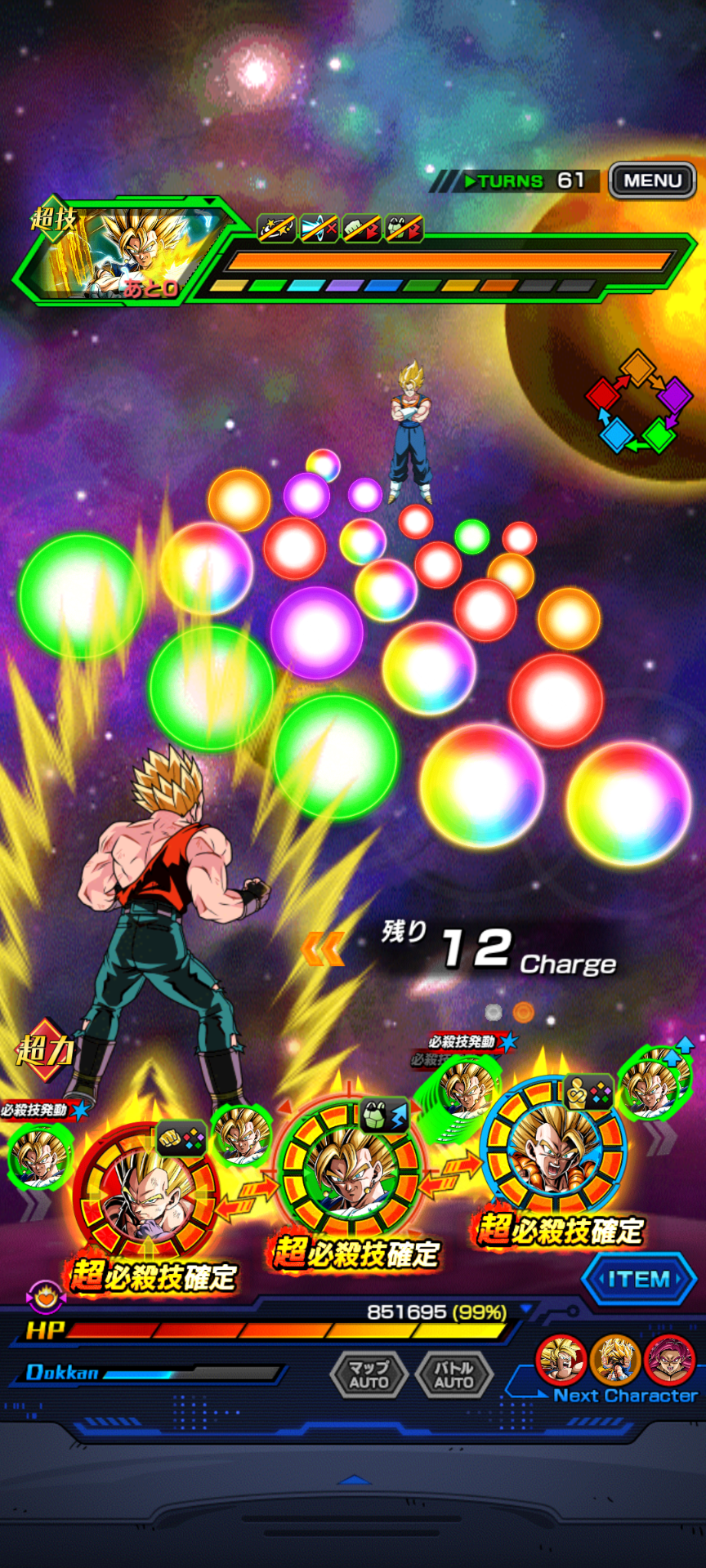
Task: Click the orange double-arrow beside the Charge counter
Action: point(323,950)
